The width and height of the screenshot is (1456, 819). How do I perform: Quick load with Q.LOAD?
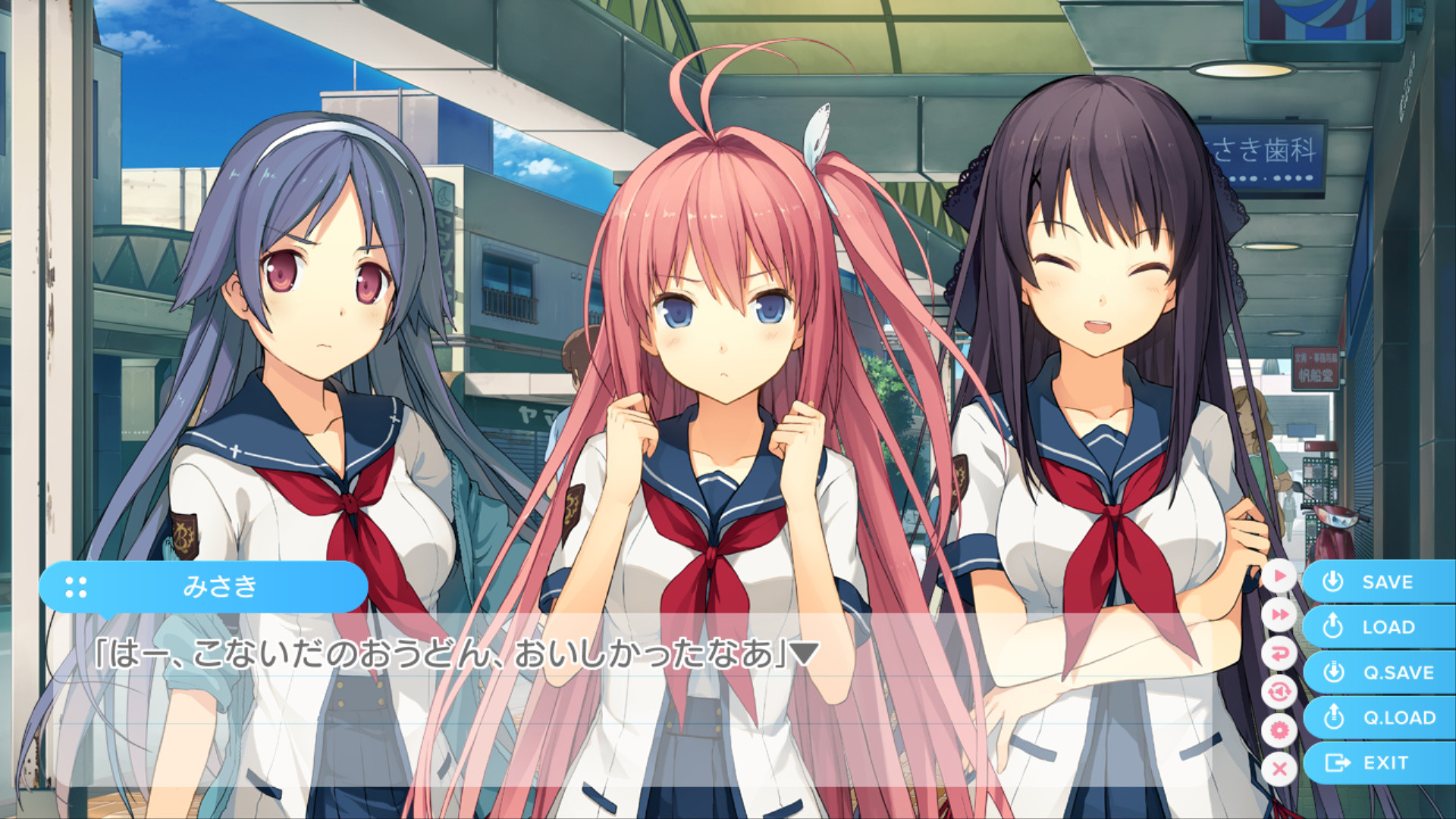(1378, 717)
